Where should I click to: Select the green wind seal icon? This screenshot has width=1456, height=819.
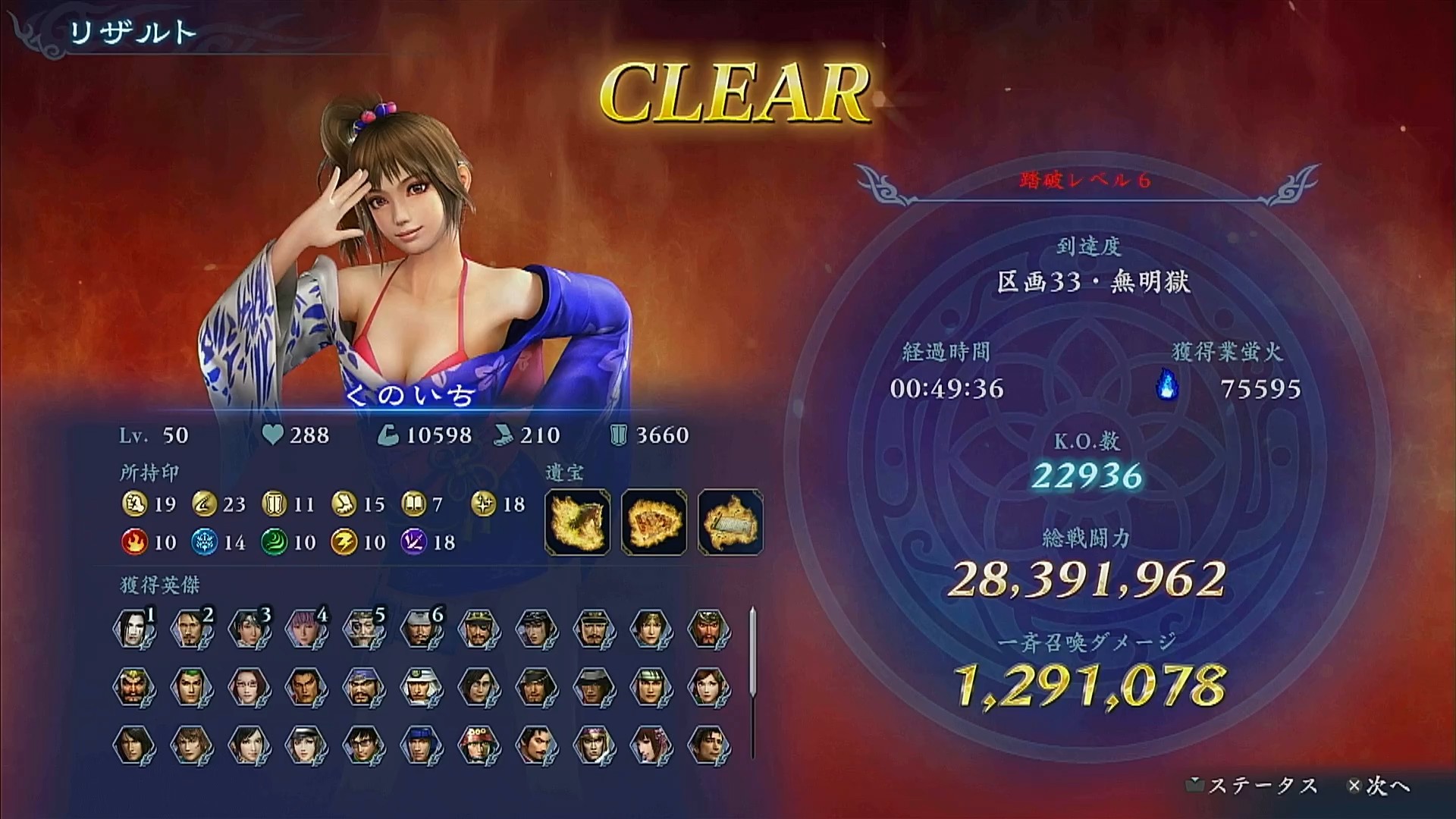(x=273, y=541)
